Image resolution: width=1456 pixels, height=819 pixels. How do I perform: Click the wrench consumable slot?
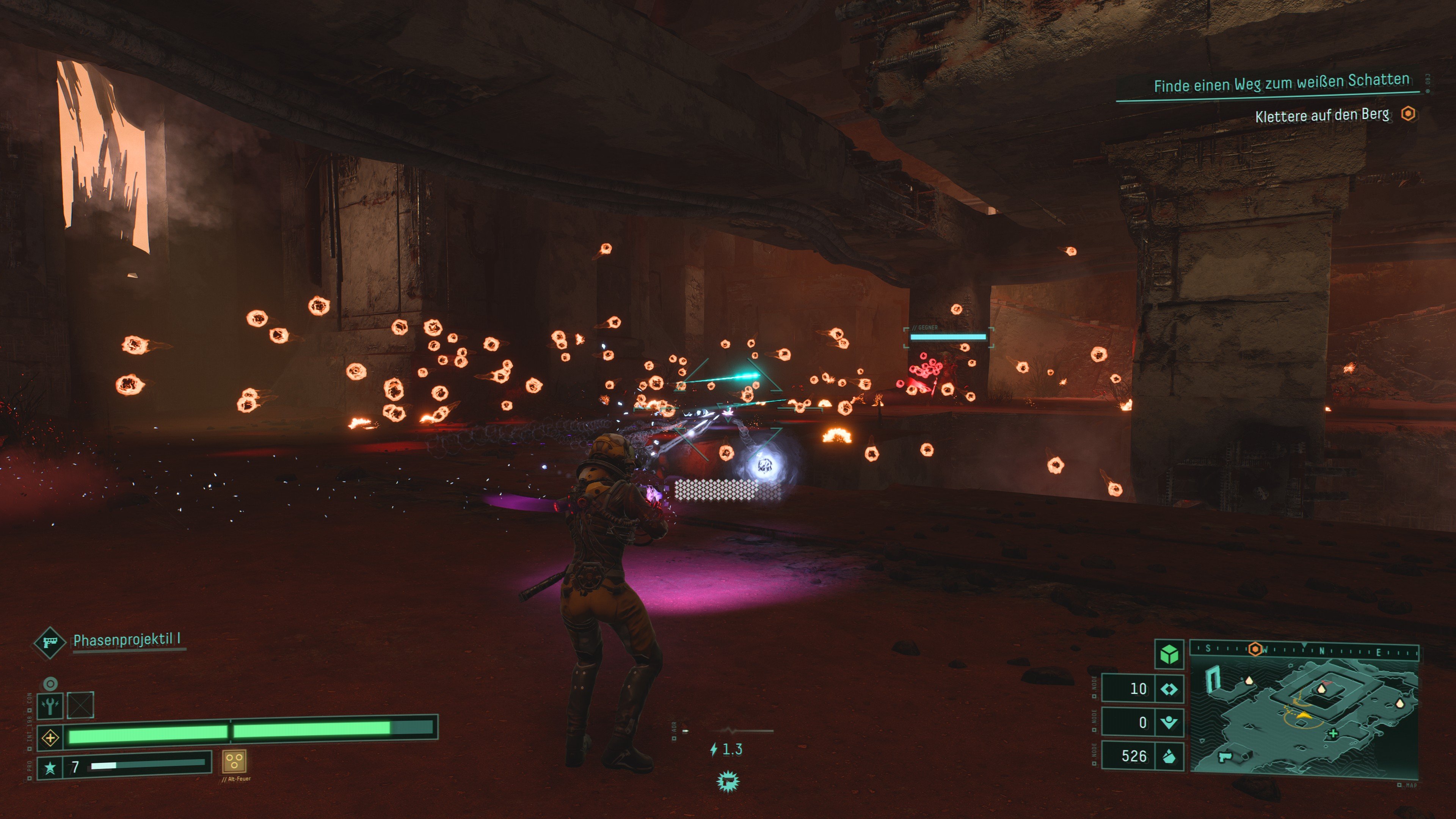tap(50, 705)
